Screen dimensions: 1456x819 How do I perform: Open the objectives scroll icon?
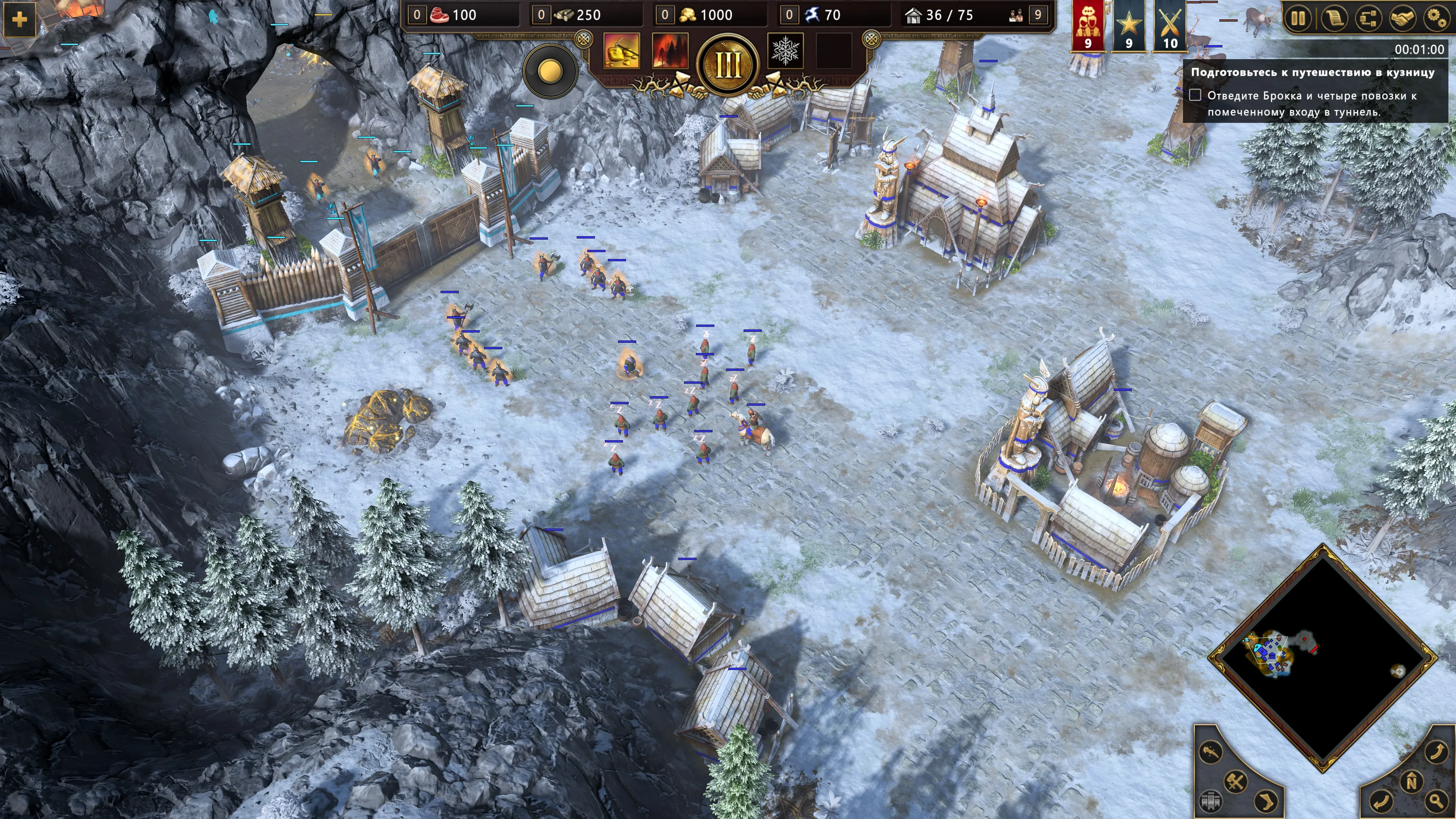[x=1333, y=18]
